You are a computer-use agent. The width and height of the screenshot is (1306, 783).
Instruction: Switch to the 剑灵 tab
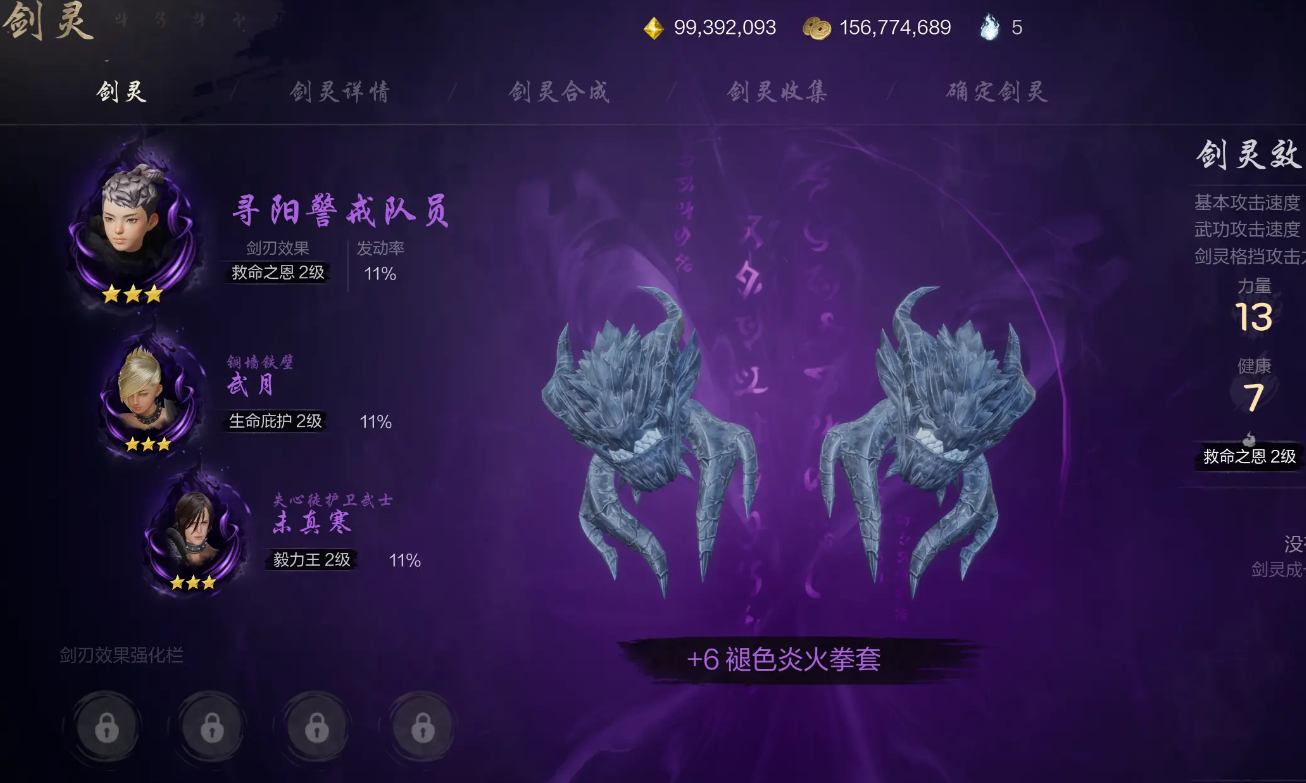(x=121, y=92)
